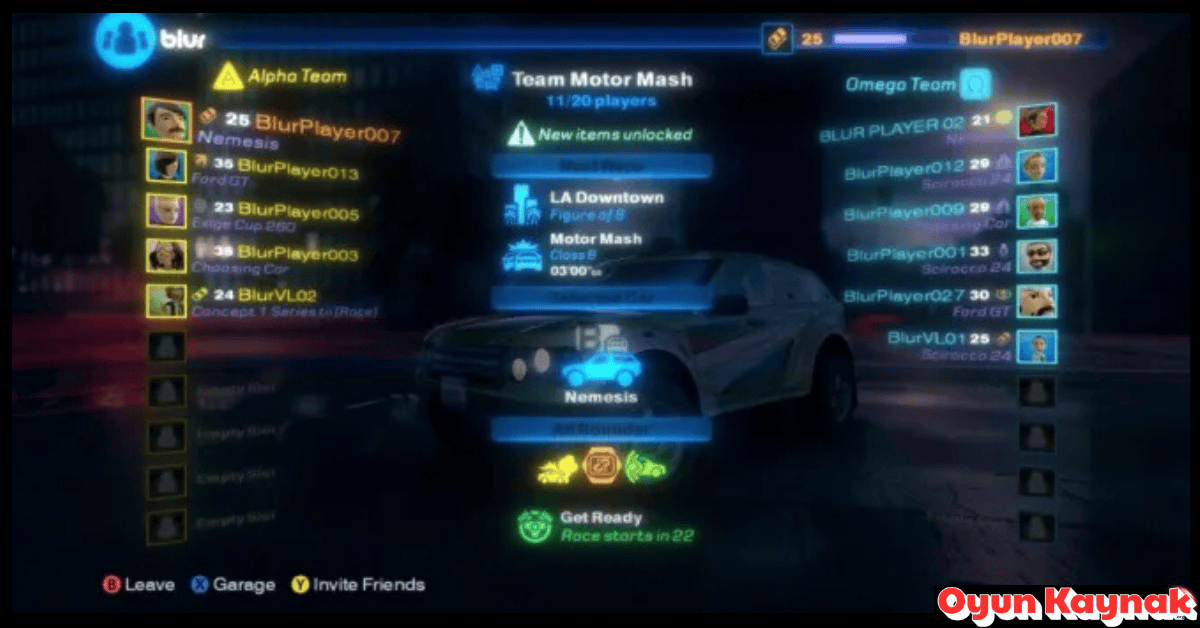Click the BlurPlayer009 player row

[904, 211]
